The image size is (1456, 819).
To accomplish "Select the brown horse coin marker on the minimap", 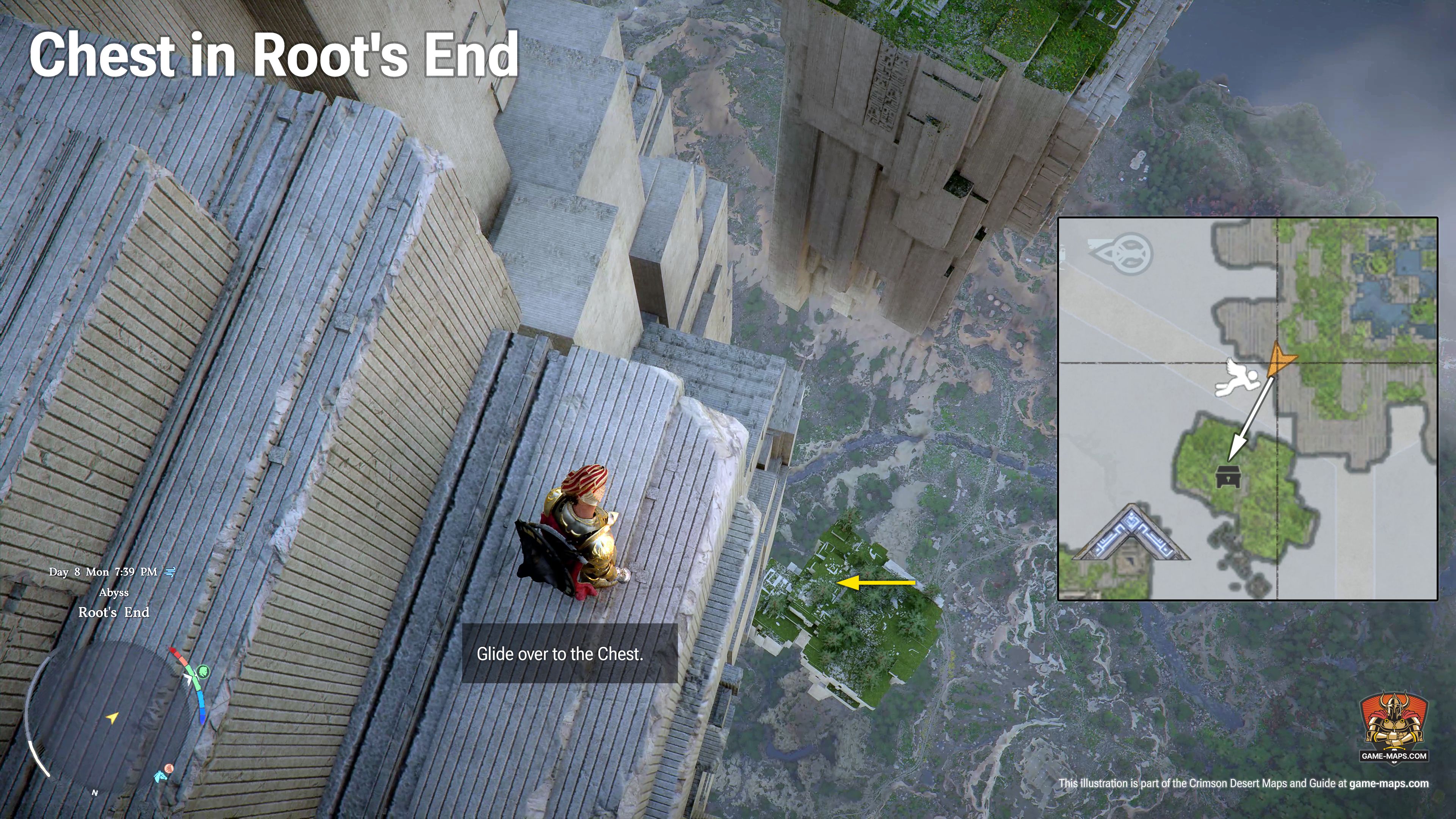I will click(168, 769).
